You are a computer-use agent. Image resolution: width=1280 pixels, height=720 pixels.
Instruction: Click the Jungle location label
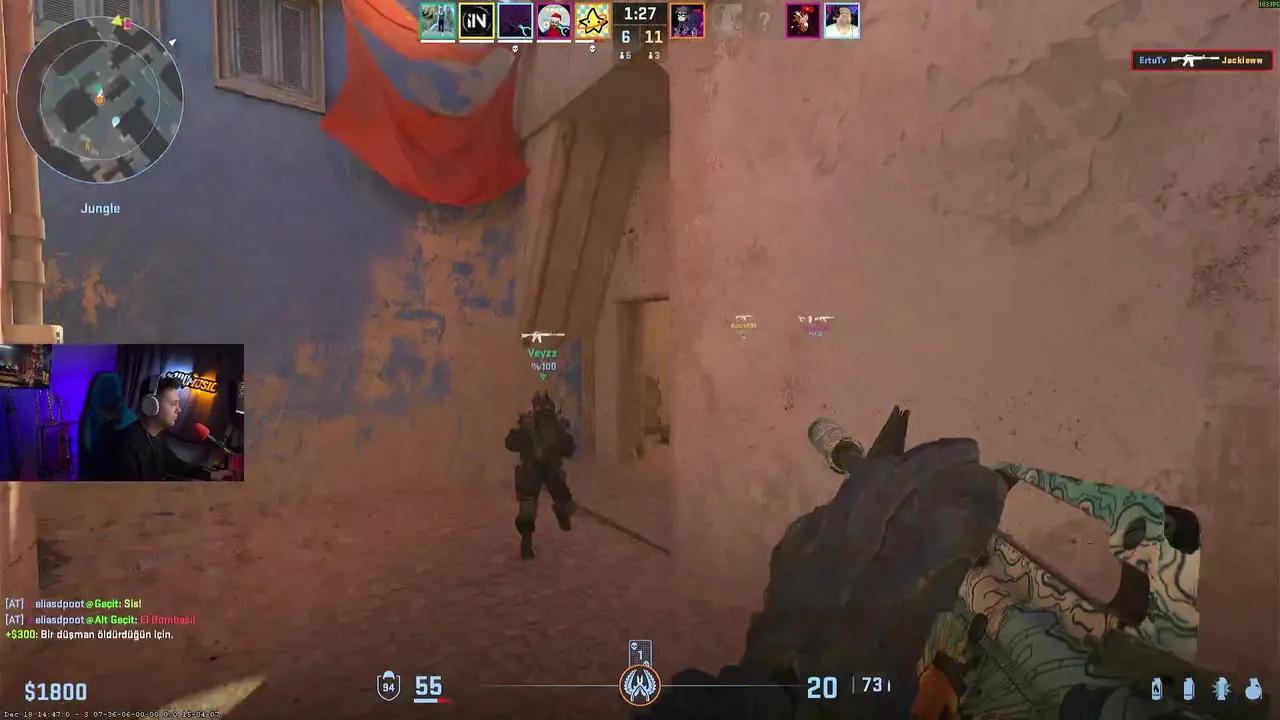tap(100, 208)
